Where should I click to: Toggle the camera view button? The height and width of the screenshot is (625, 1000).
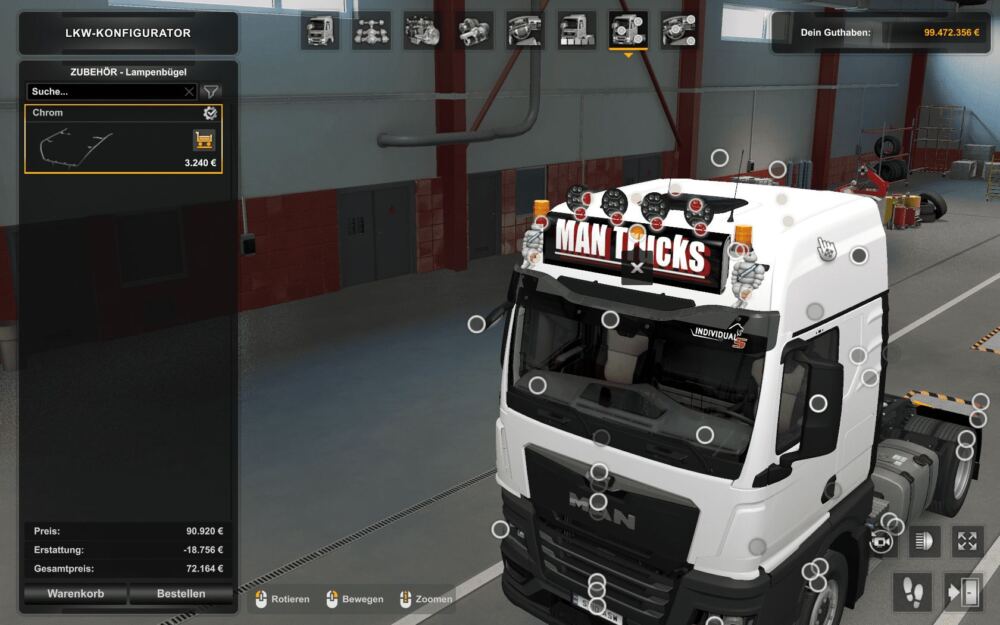pyautogui.click(x=881, y=541)
